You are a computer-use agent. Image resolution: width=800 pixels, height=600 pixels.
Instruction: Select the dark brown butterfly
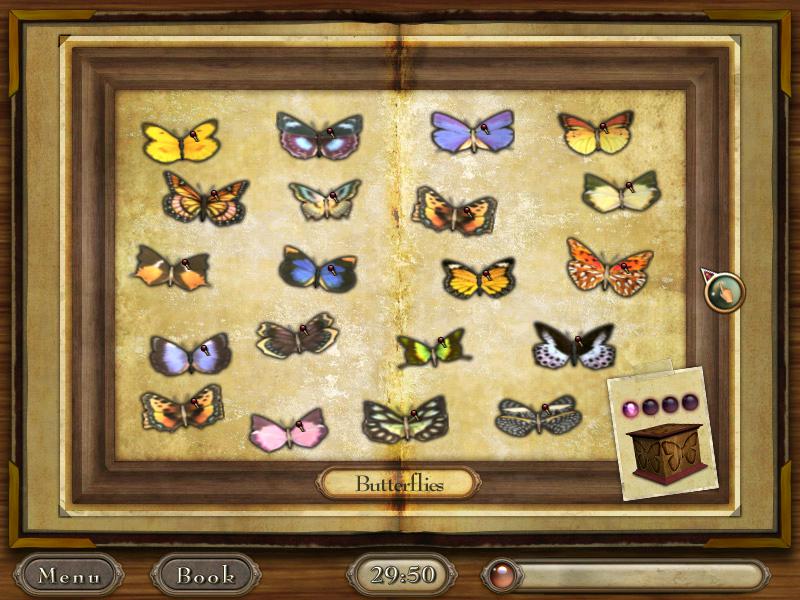point(296,337)
